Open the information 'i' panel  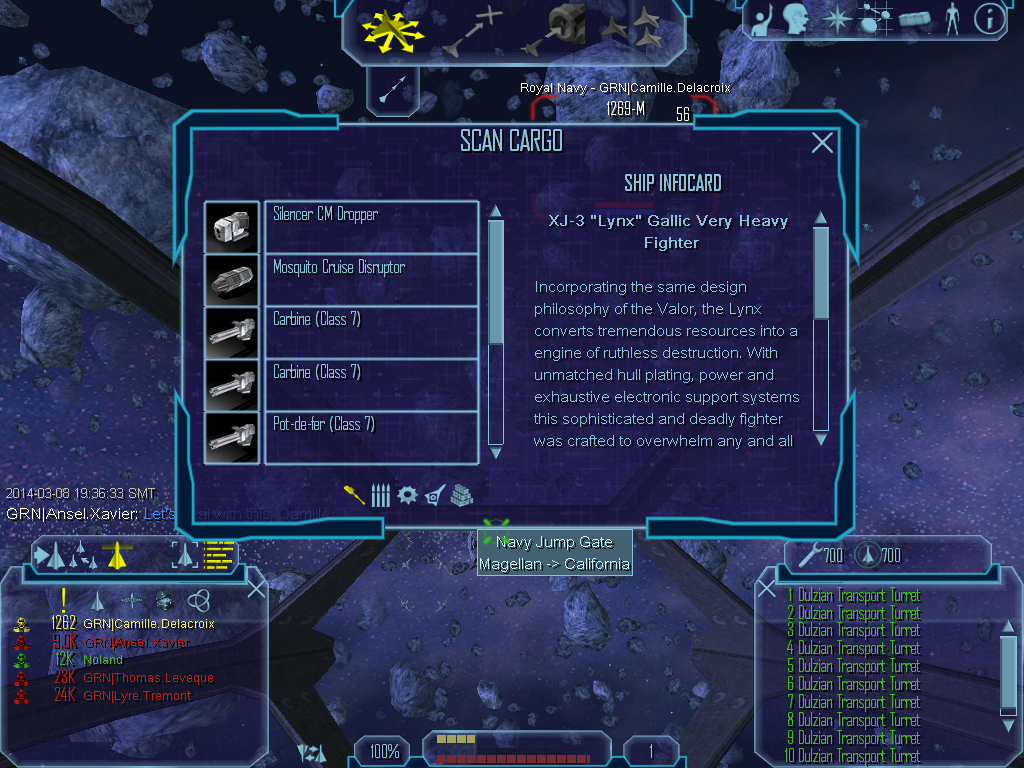pyautogui.click(x=989, y=18)
